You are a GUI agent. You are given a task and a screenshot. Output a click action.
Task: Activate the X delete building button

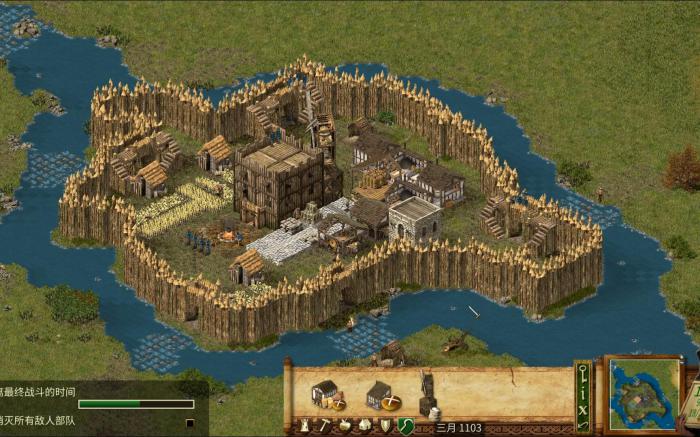583,411
